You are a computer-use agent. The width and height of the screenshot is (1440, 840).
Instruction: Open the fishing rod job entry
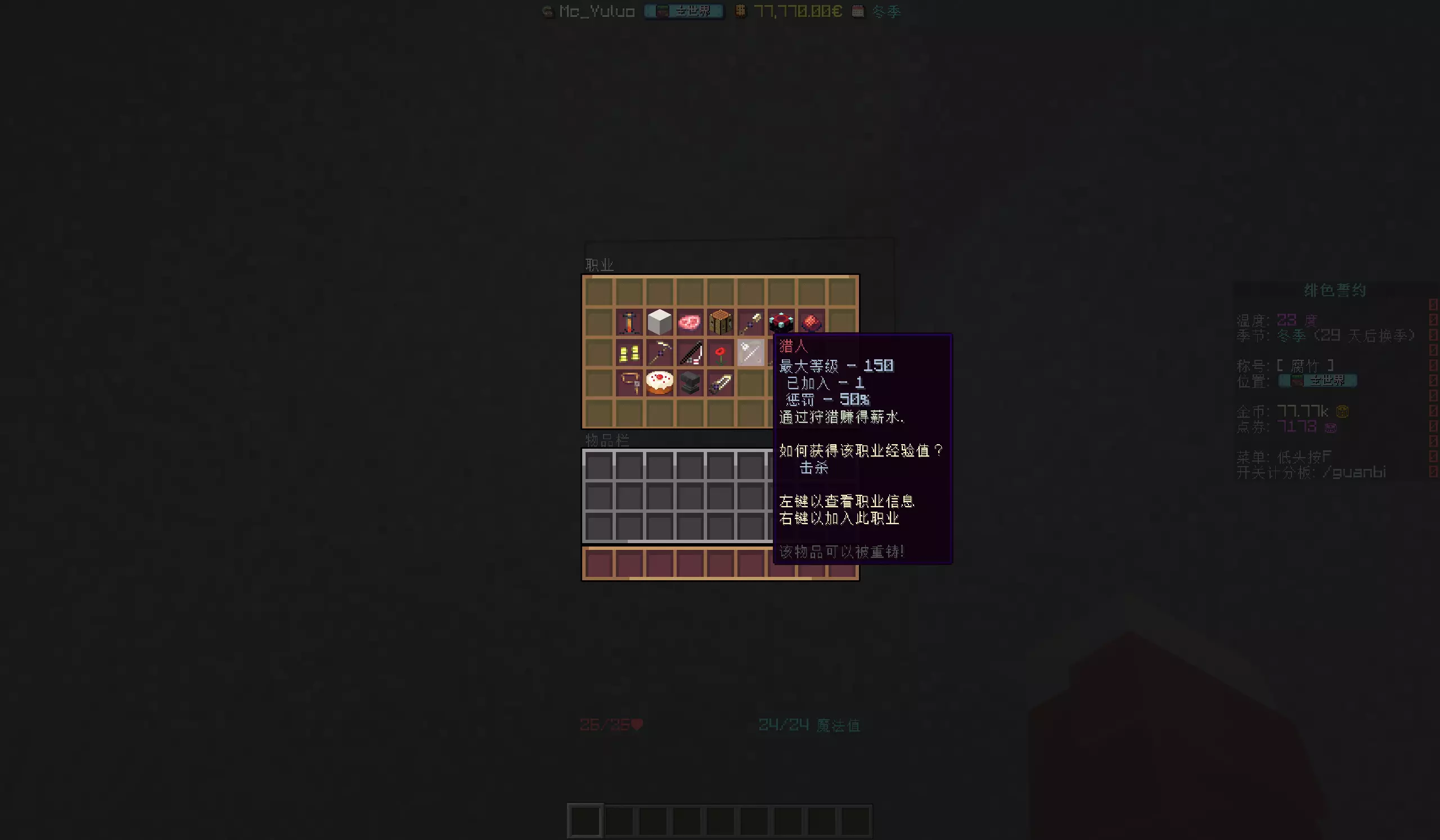click(690, 353)
